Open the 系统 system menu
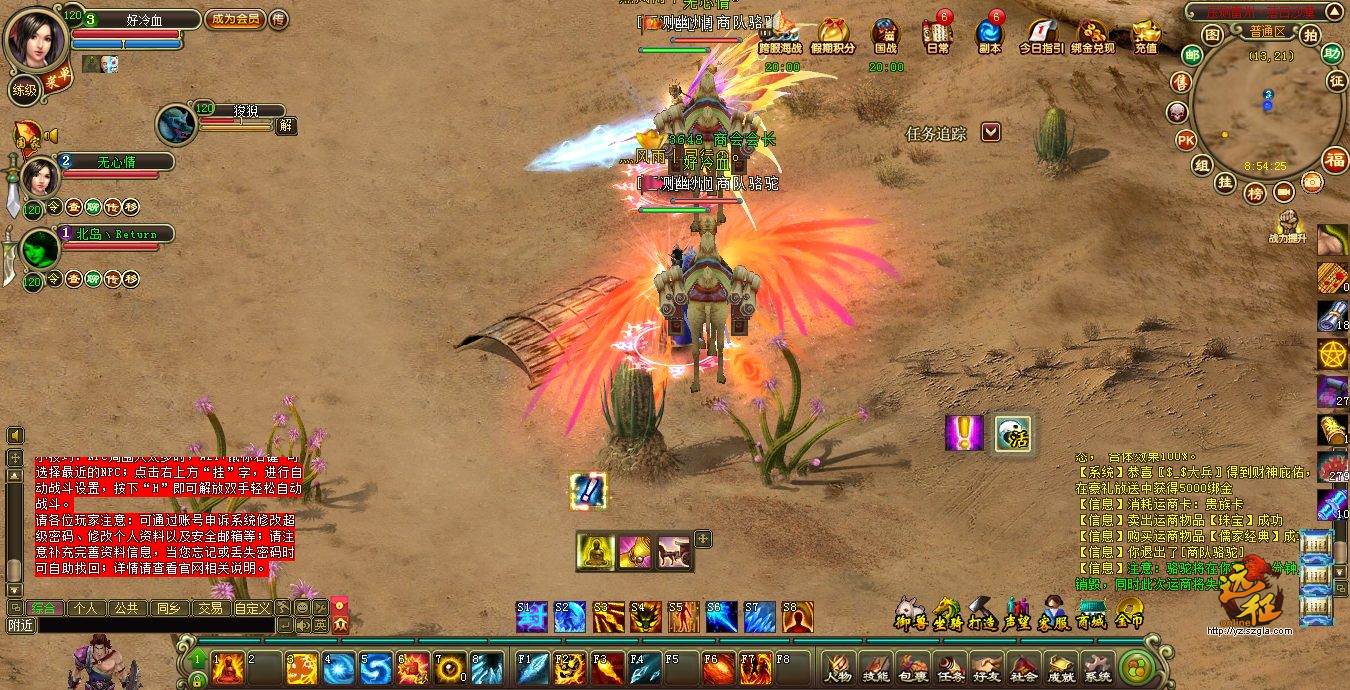Viewport: 1350px width, 690px height. point(1097,667)
